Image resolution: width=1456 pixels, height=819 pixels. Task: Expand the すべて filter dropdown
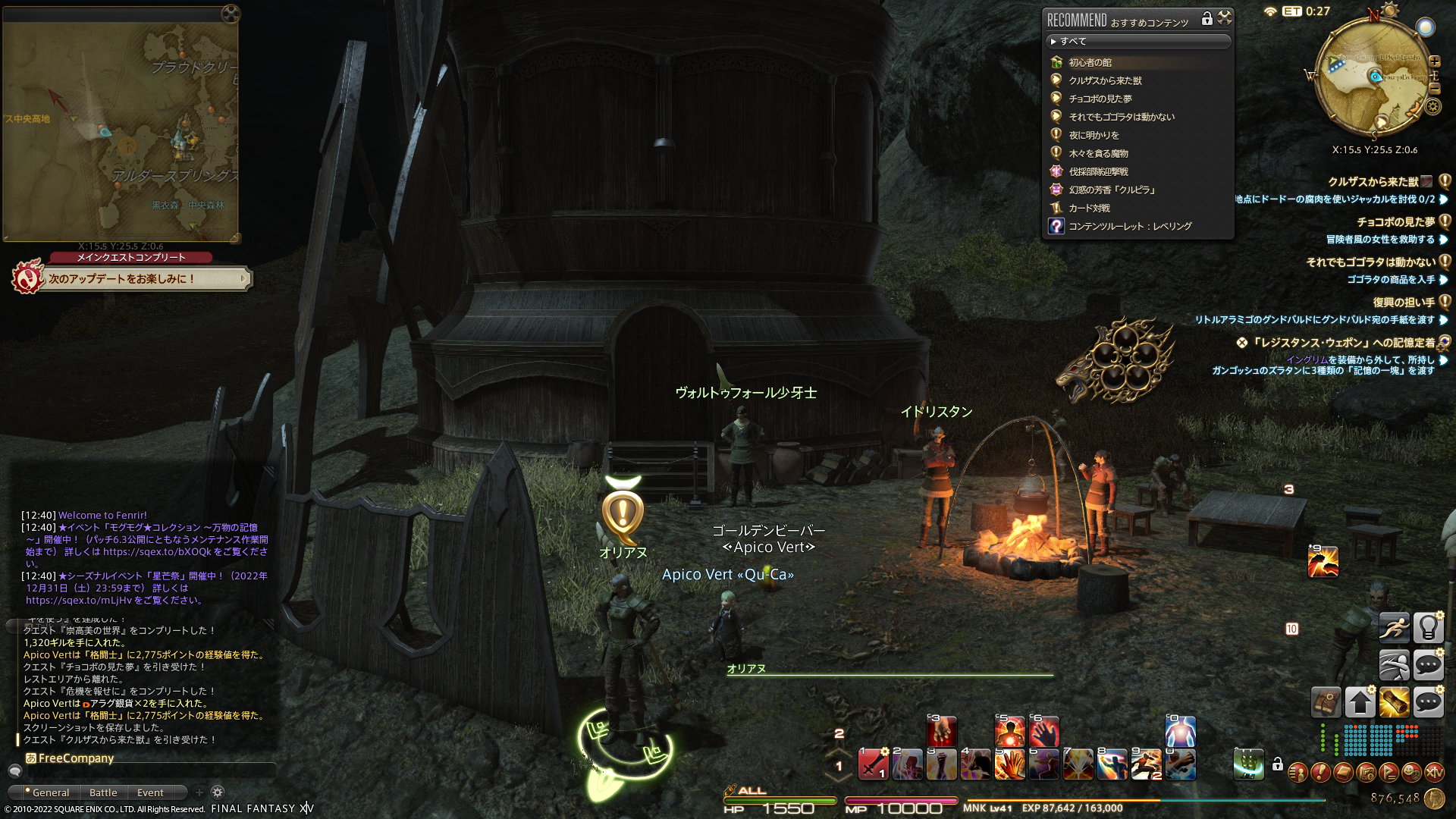click(x=1137, y=41)
